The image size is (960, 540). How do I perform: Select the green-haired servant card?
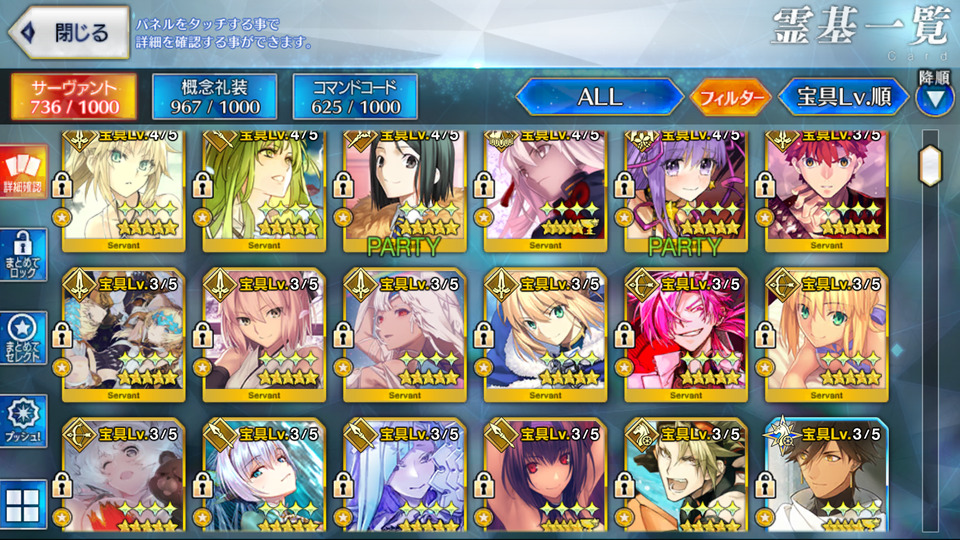[265, 190]
